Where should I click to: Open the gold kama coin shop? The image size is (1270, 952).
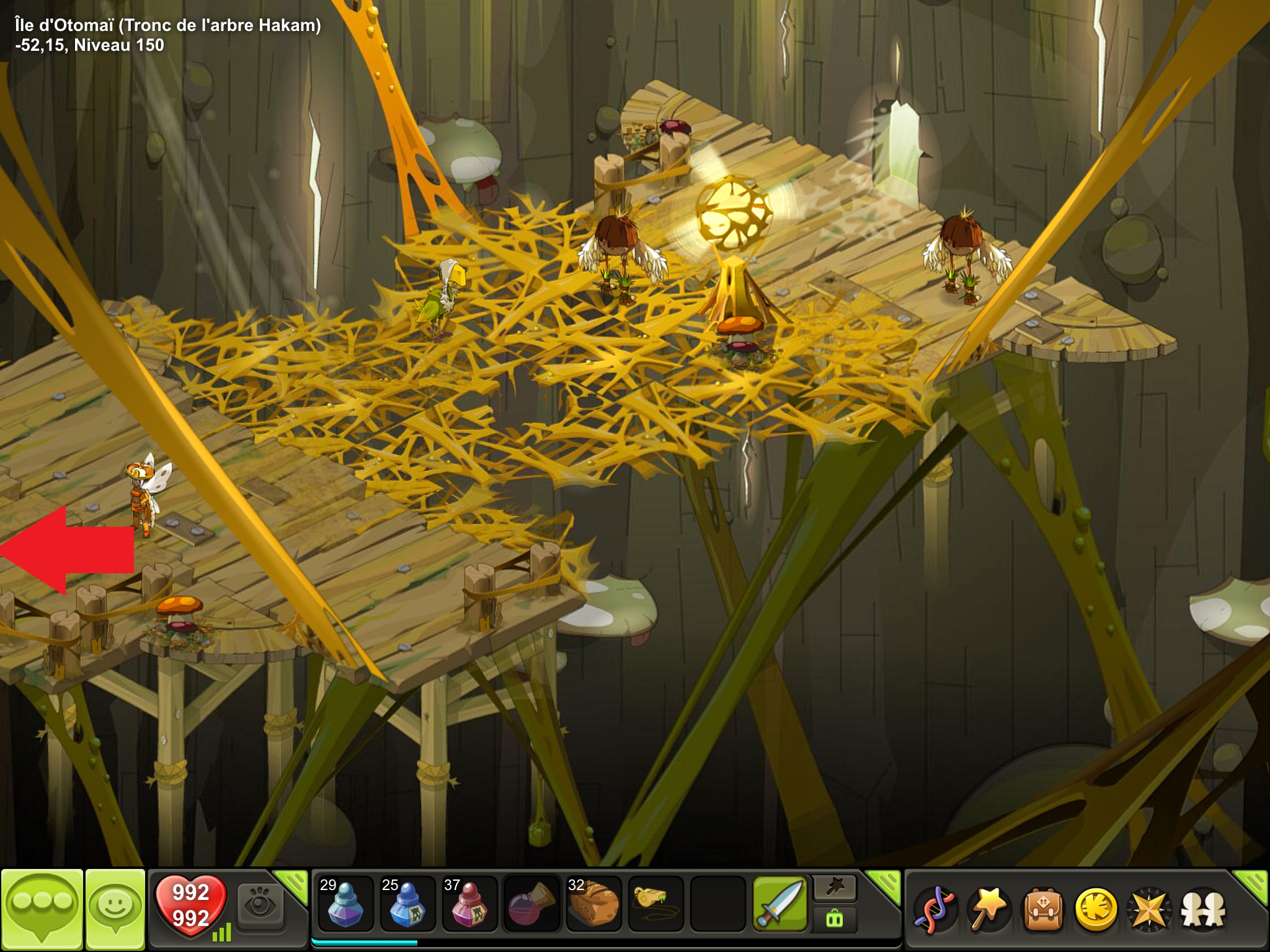click(x=1096, y=910)
